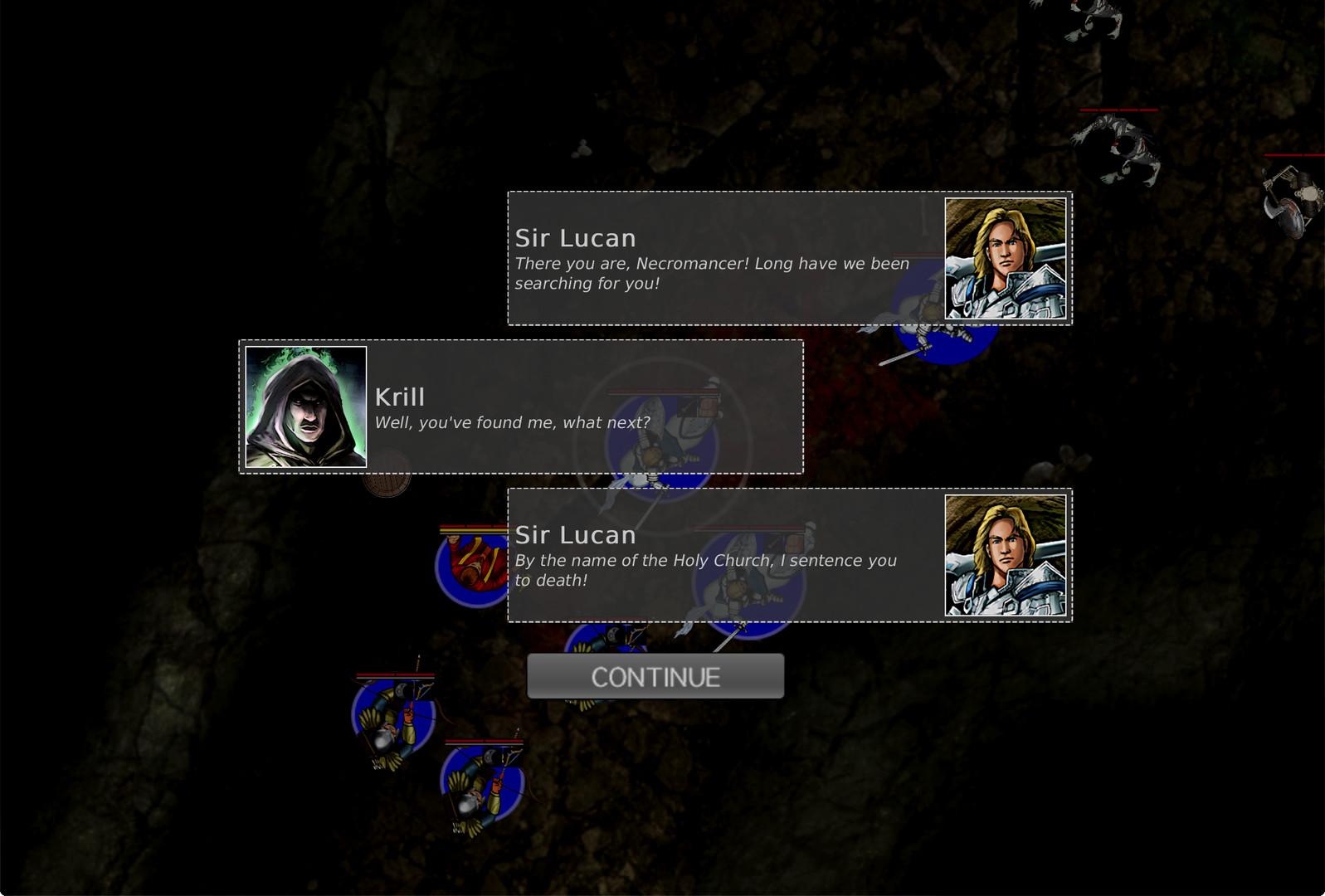Click the second crossbowman below the first archer
1325x896 pixels.
[481, 784]
